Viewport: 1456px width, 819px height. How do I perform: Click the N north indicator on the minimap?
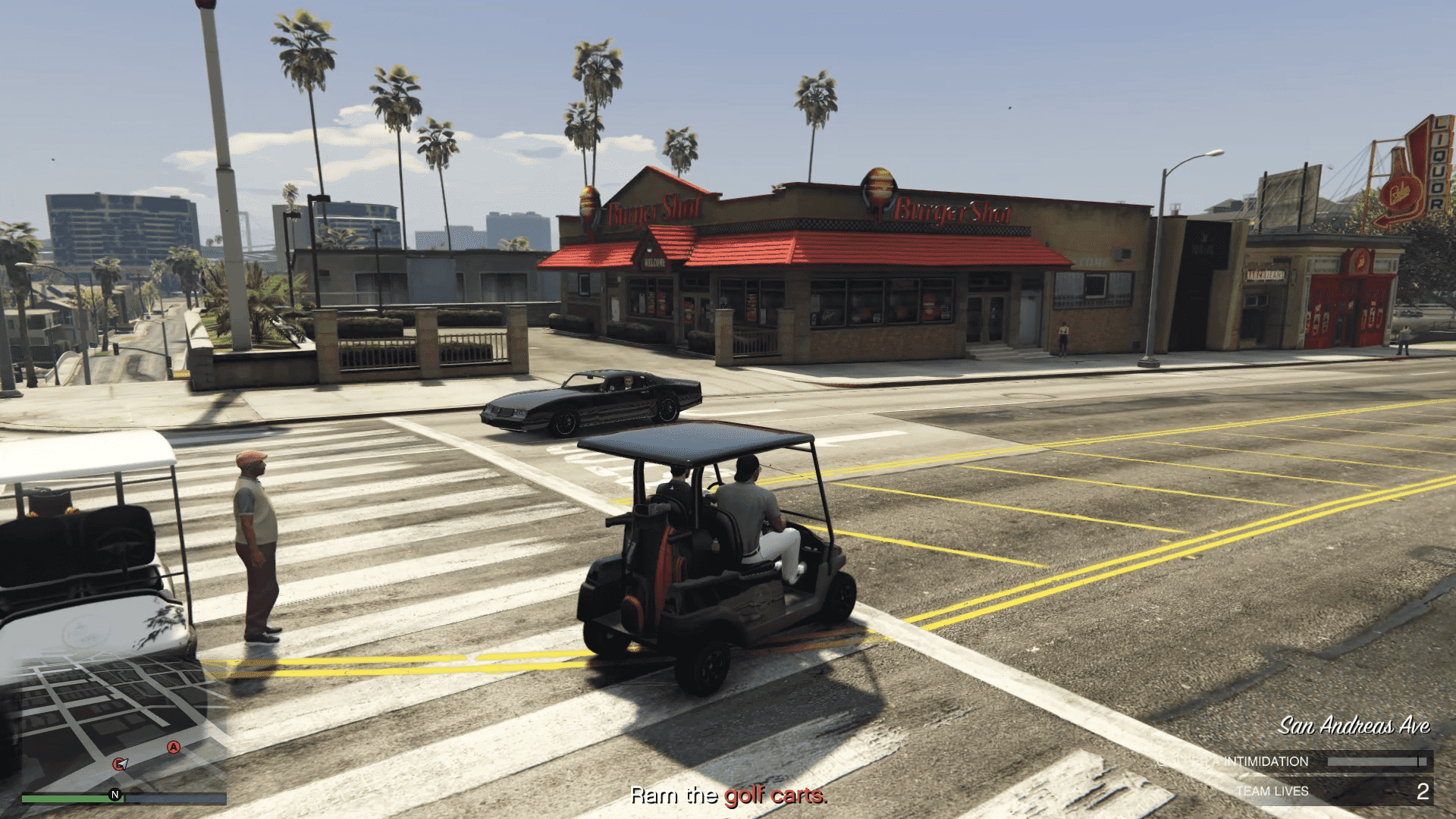(115, 795)
